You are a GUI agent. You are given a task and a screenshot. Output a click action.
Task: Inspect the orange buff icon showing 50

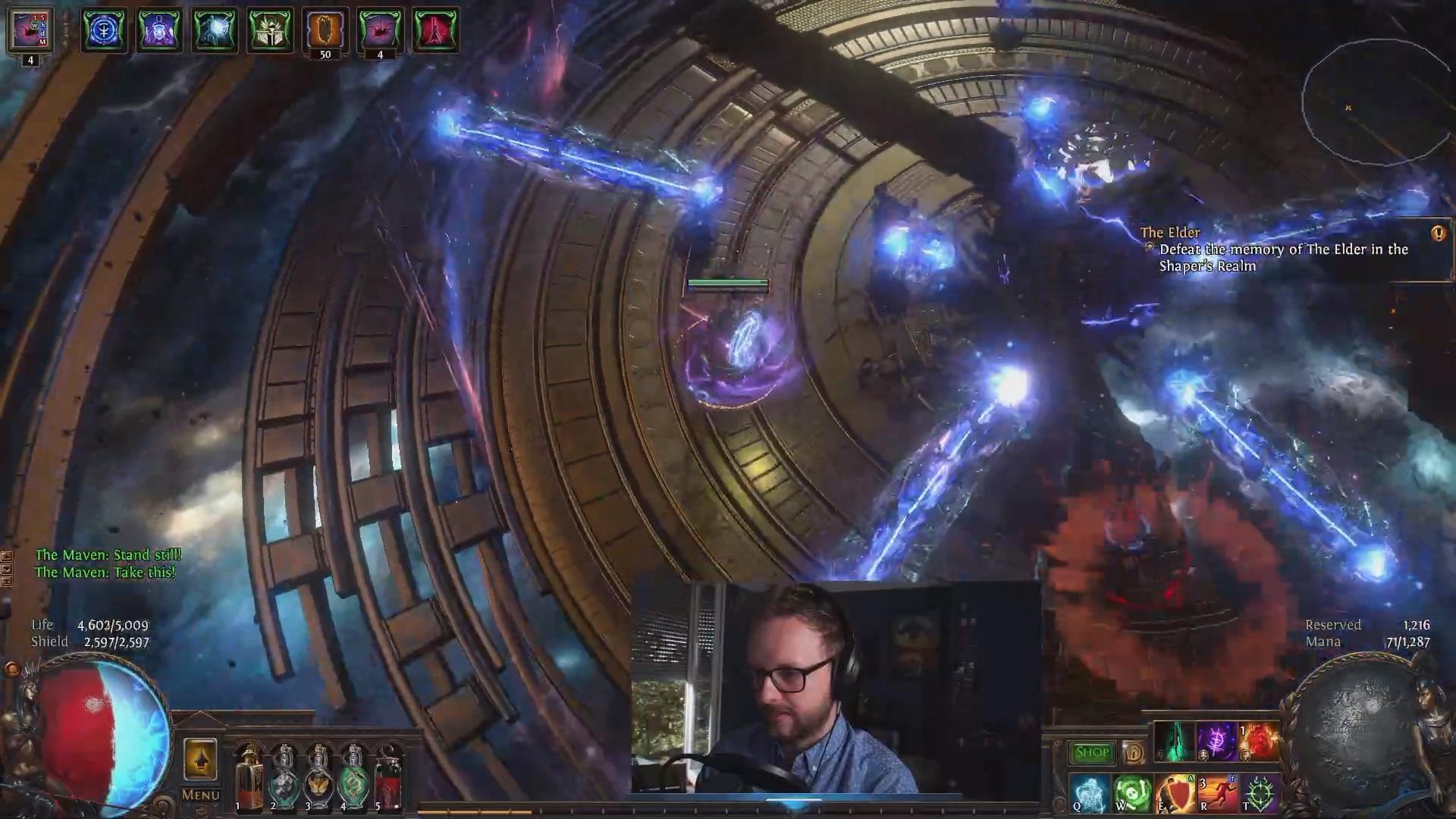(325, 30)
